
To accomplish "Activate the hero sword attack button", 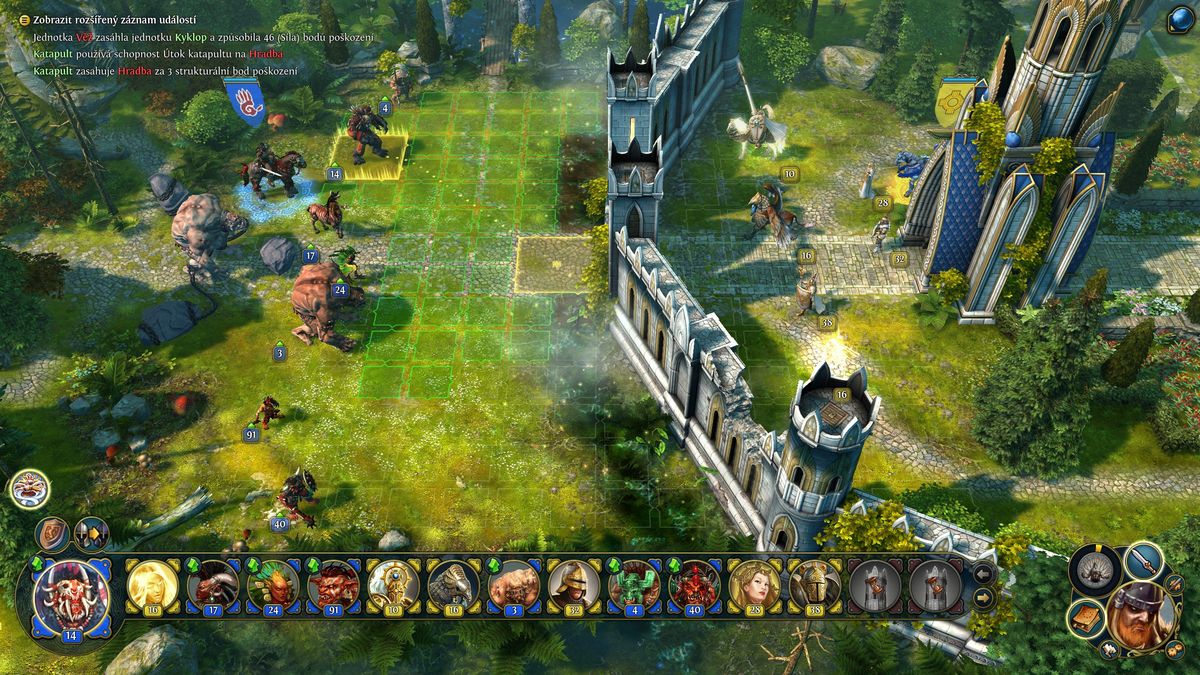I will click(1144, 560).
